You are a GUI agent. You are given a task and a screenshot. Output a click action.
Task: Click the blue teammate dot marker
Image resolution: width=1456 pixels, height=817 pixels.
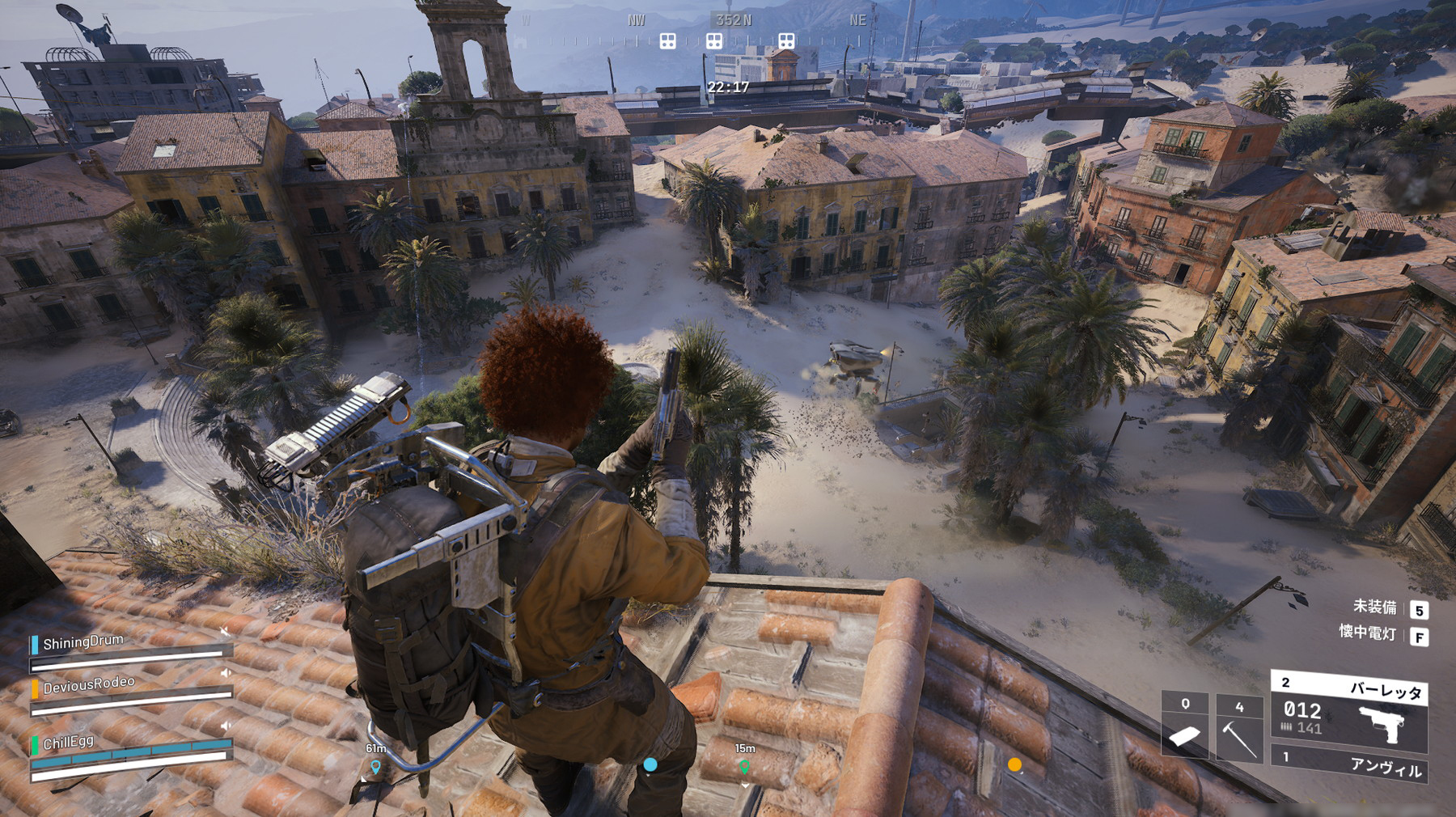(650, 764)
